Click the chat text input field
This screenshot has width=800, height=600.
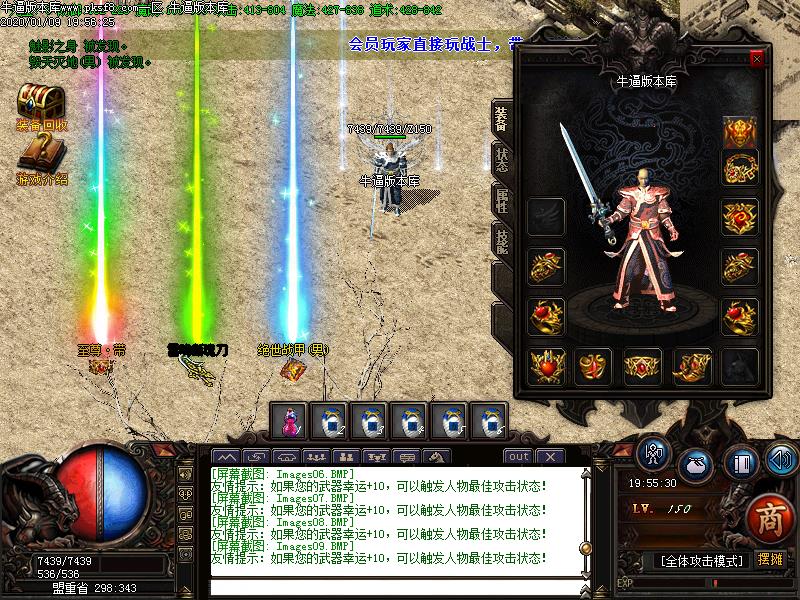[400, 587]
